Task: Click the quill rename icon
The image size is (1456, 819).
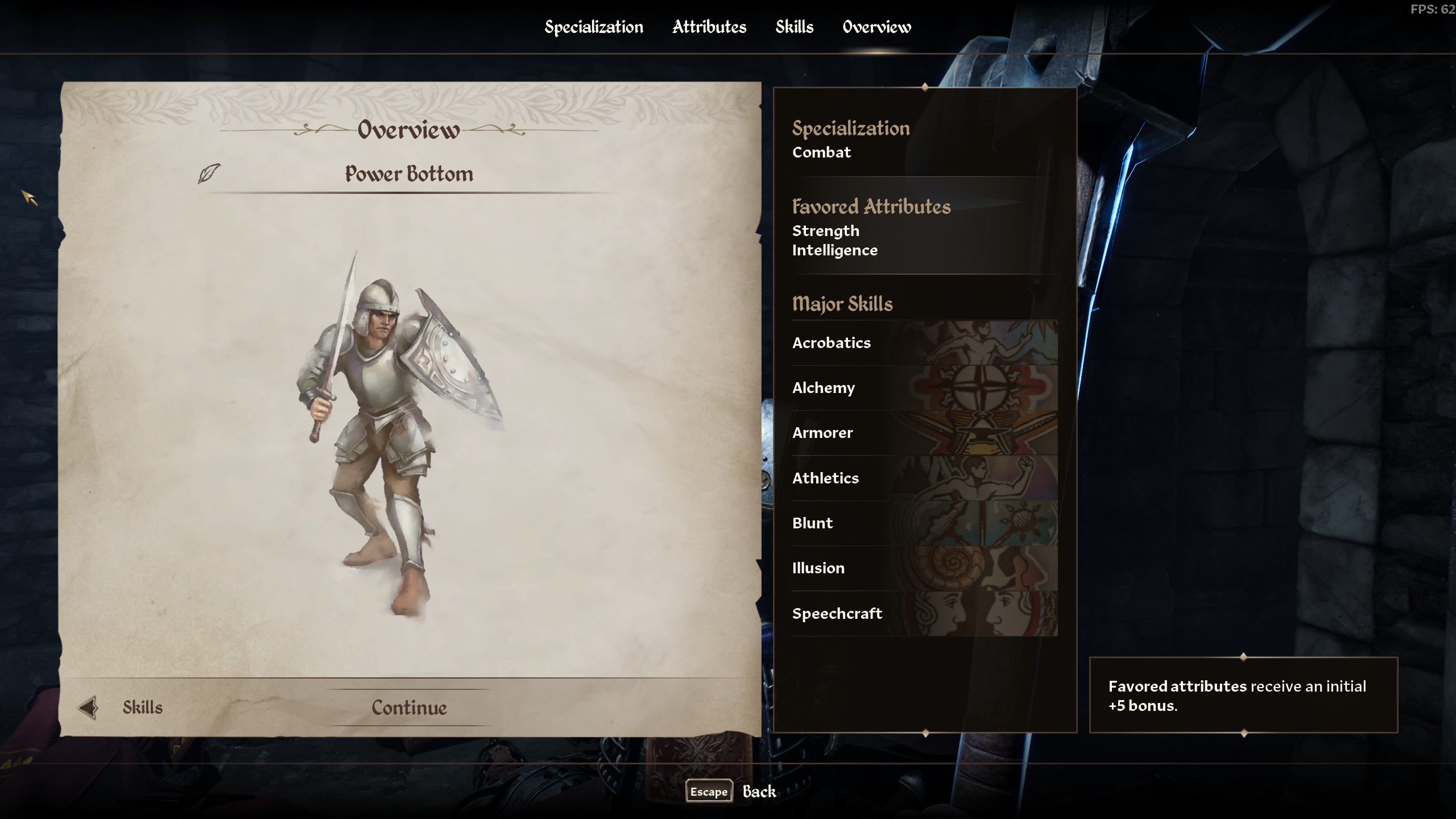Action: [209, 173]
